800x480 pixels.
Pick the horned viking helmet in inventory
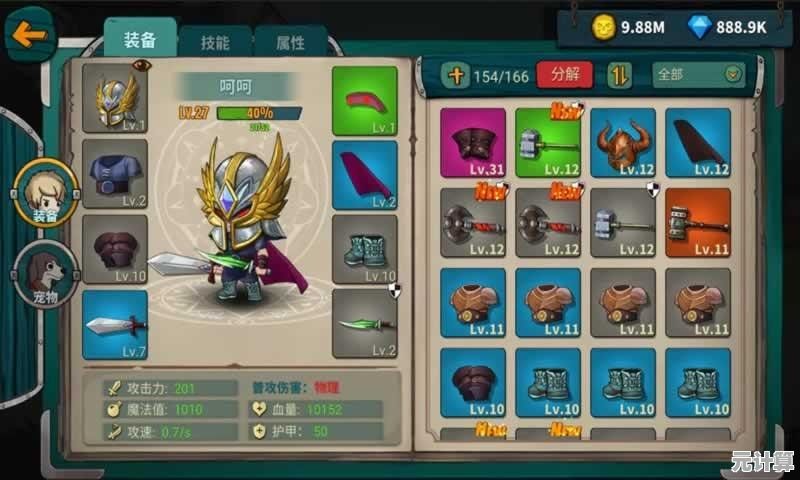point(623,142)
